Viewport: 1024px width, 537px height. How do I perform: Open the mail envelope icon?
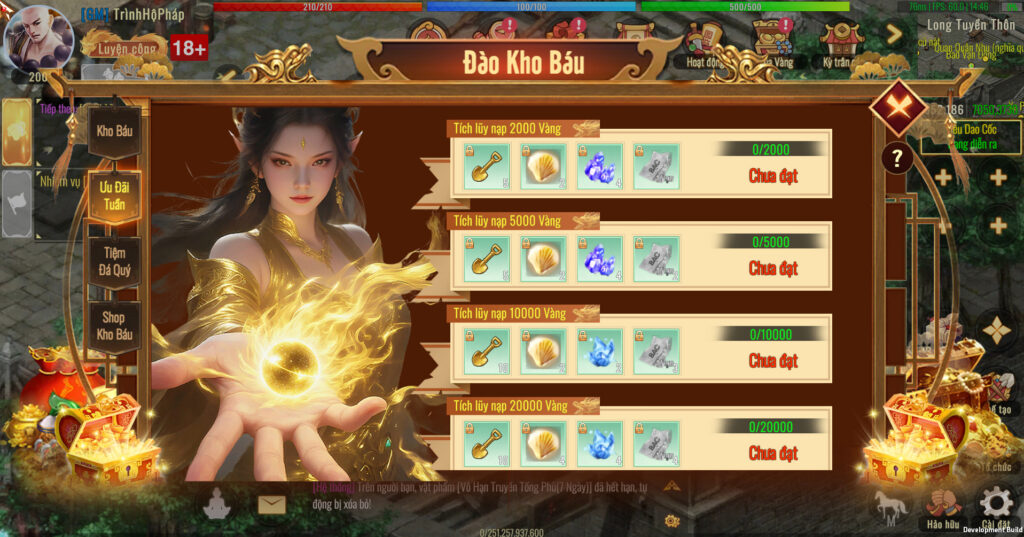271,504
